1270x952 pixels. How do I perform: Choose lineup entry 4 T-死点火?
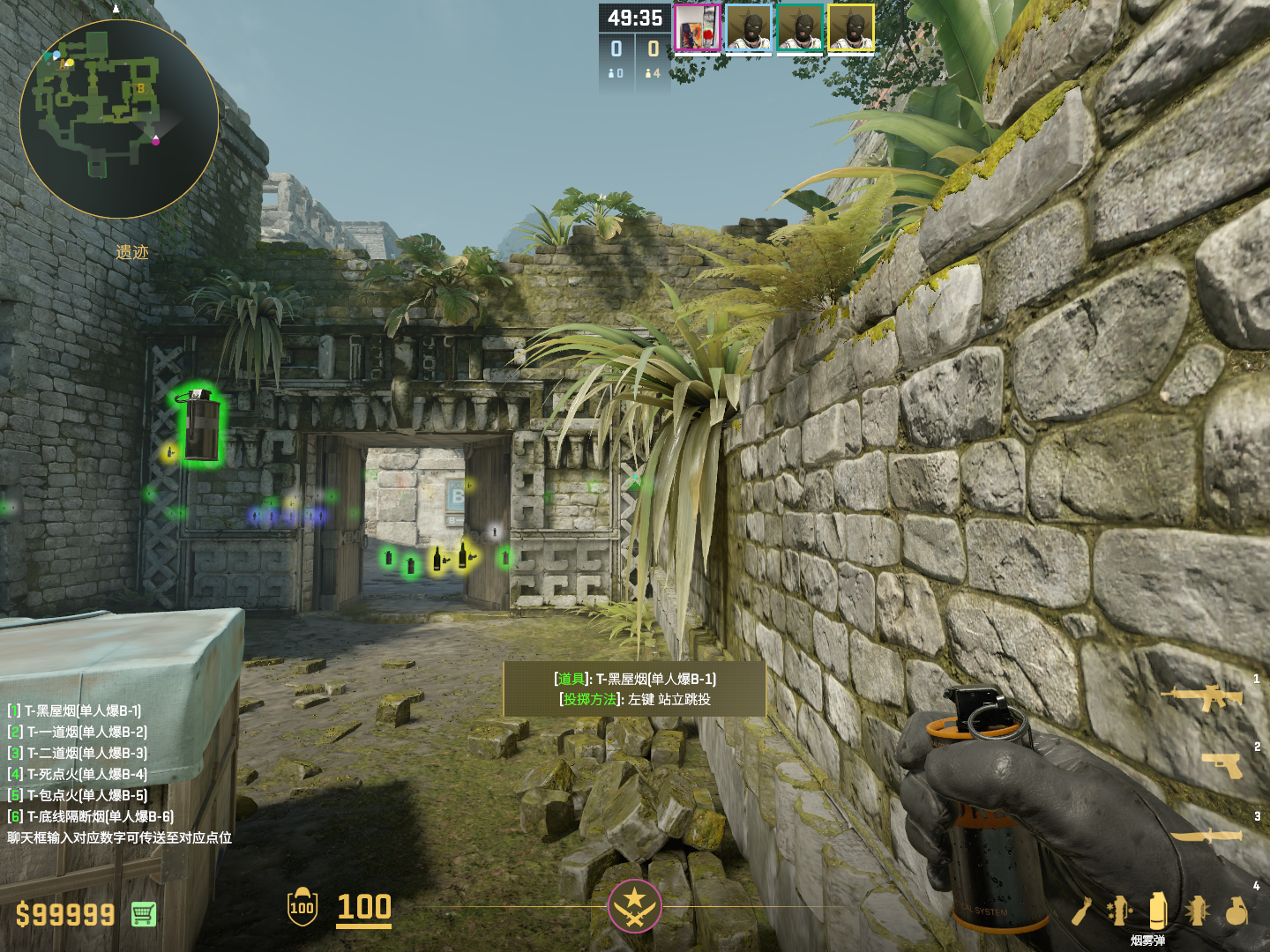tap(78, 774)
